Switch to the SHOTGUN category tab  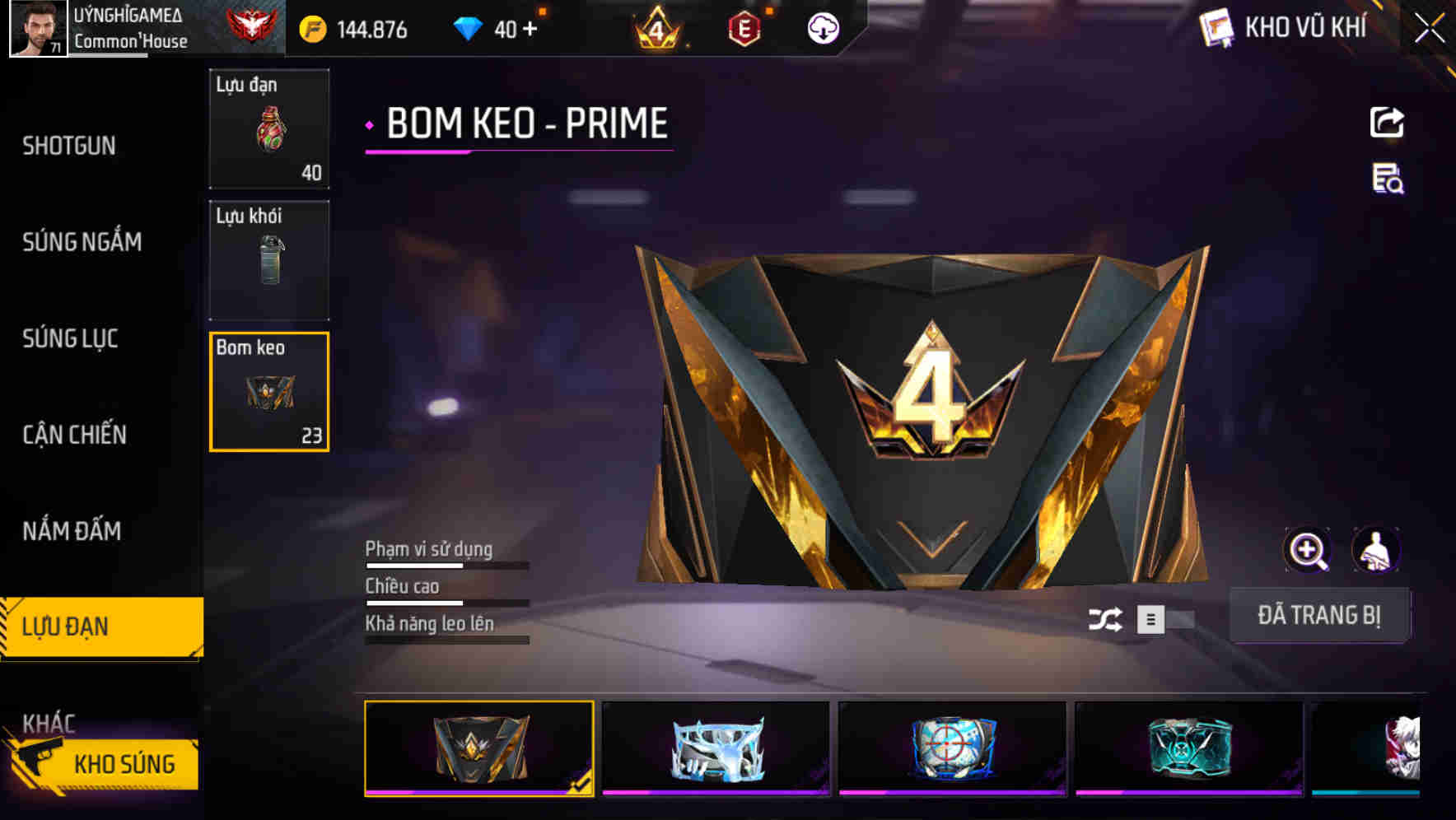[69, 145]
